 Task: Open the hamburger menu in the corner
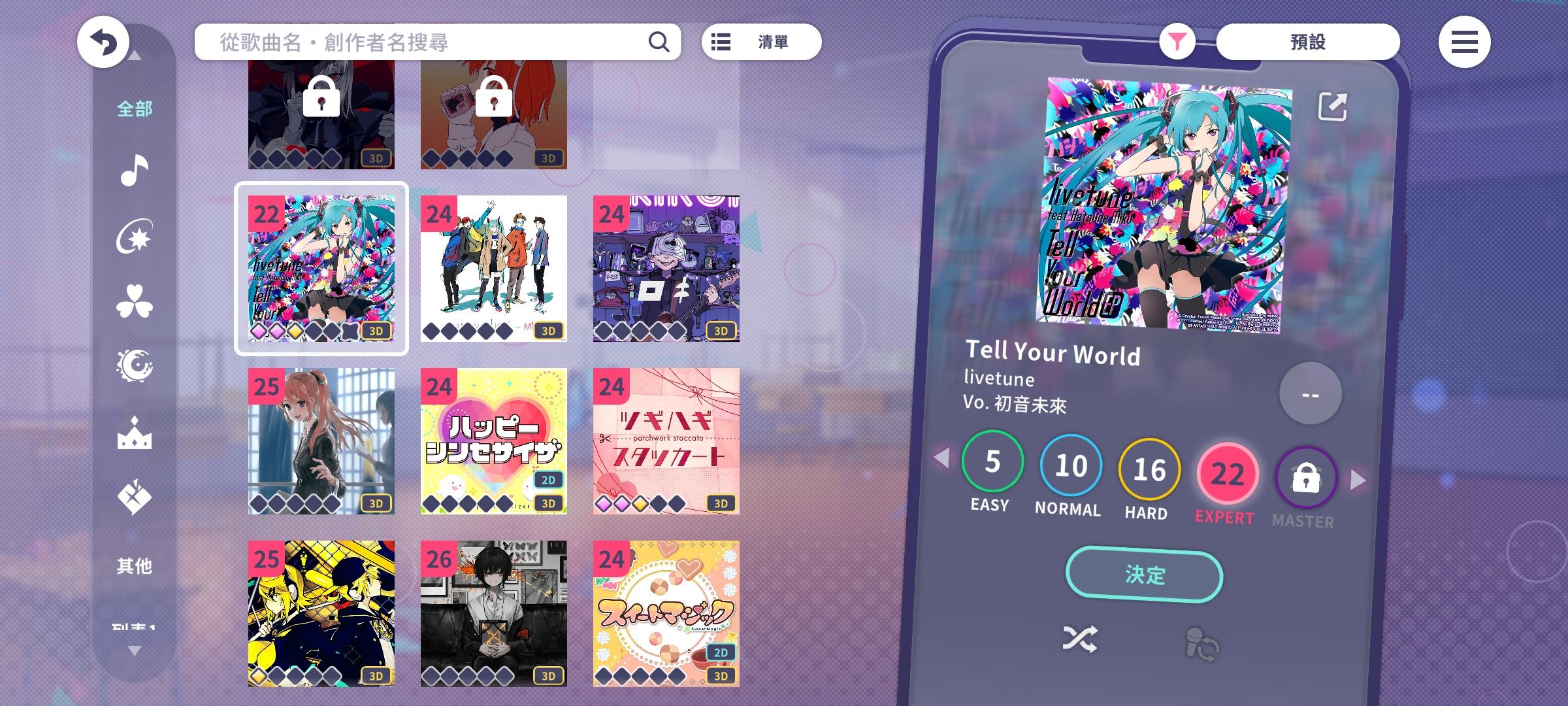[1465, 42]
